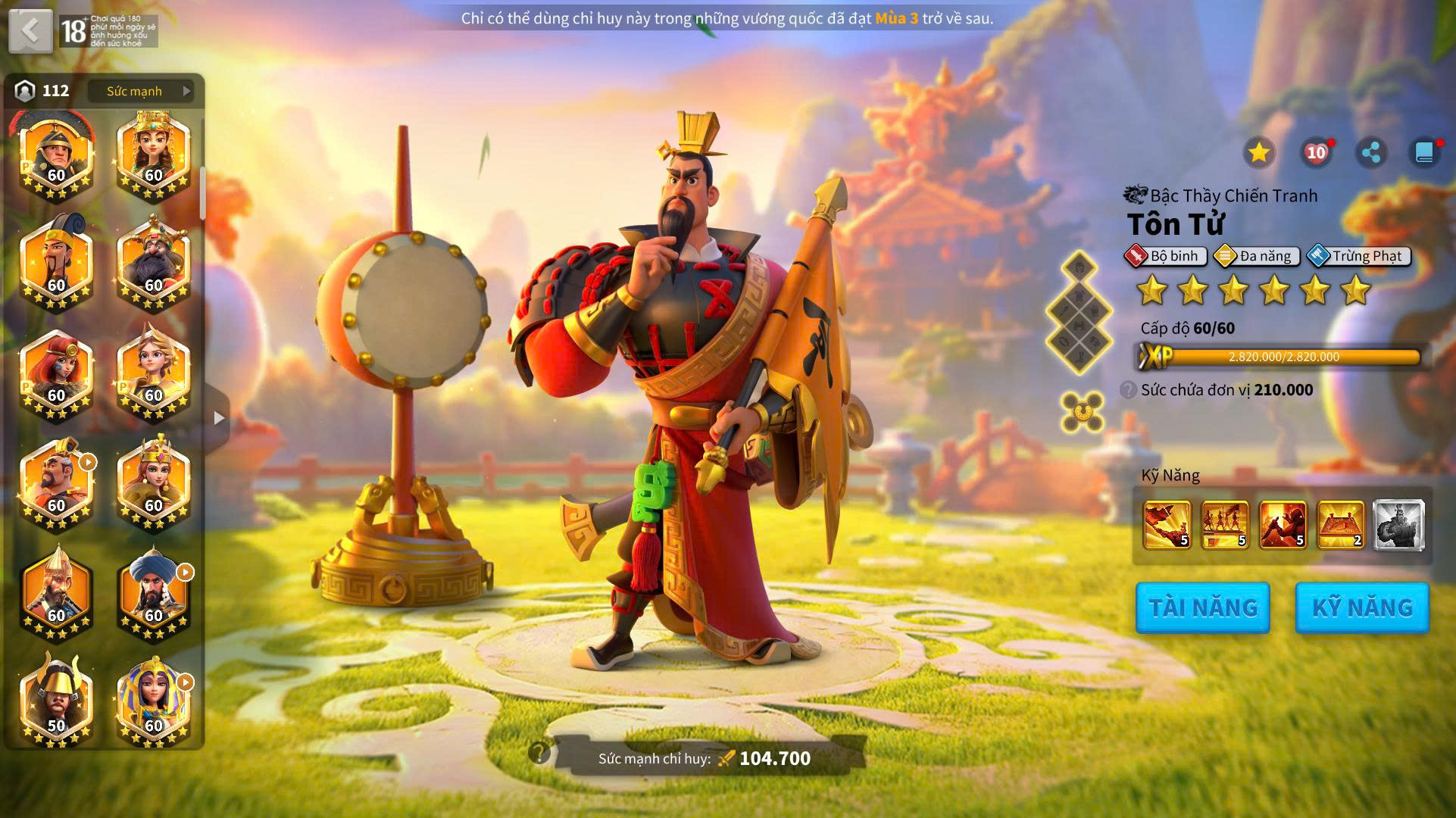Screen dimensions: 1456x818
Task: Click the heart icon showing 10
Action: tap(1316, 153)
